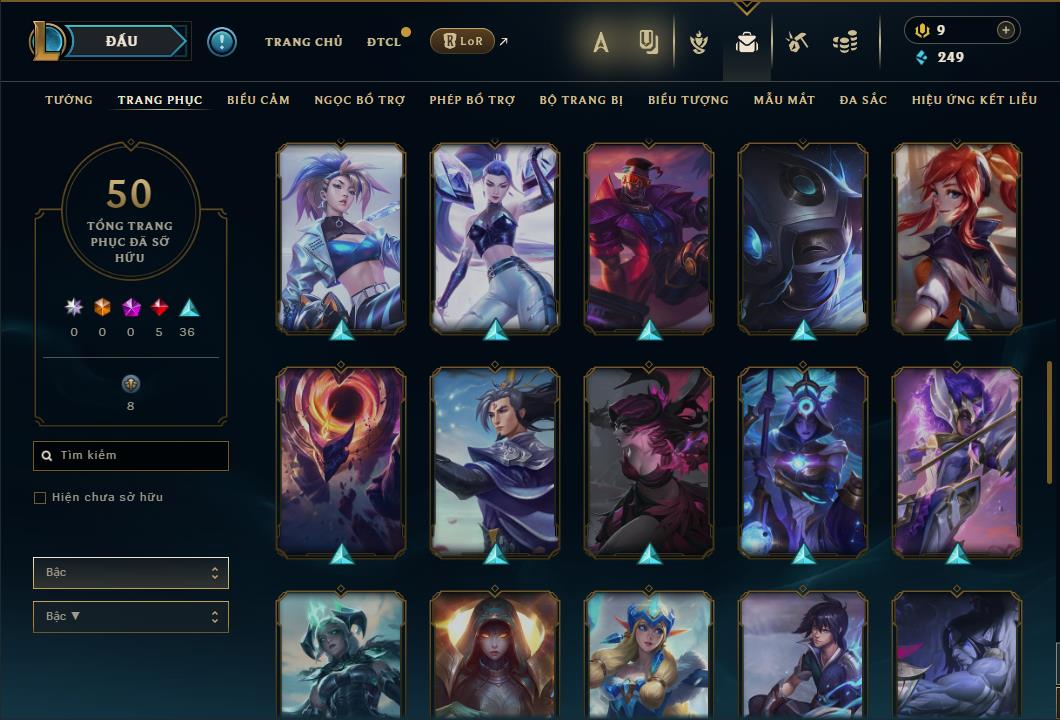Go to the ĐTCL menu

[x=383, y=42]
